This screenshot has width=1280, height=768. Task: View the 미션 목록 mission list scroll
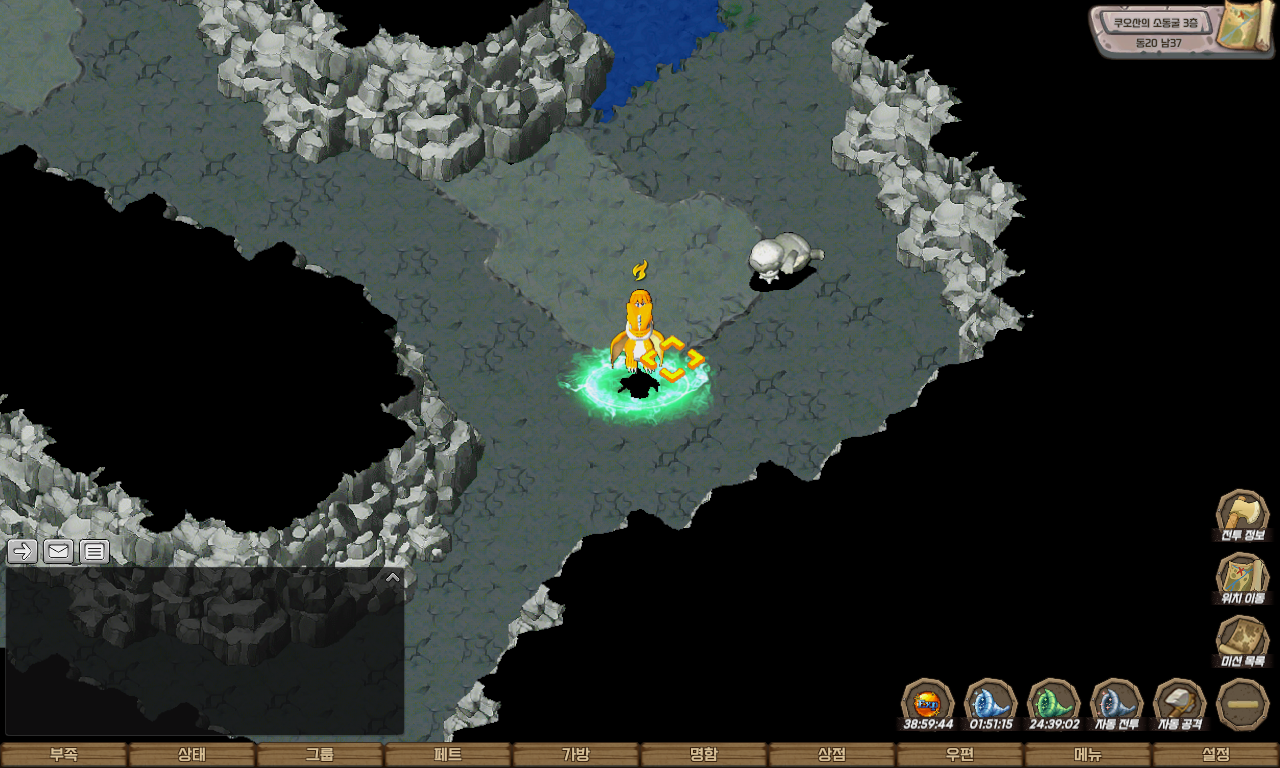click(x=1242, y=641)
